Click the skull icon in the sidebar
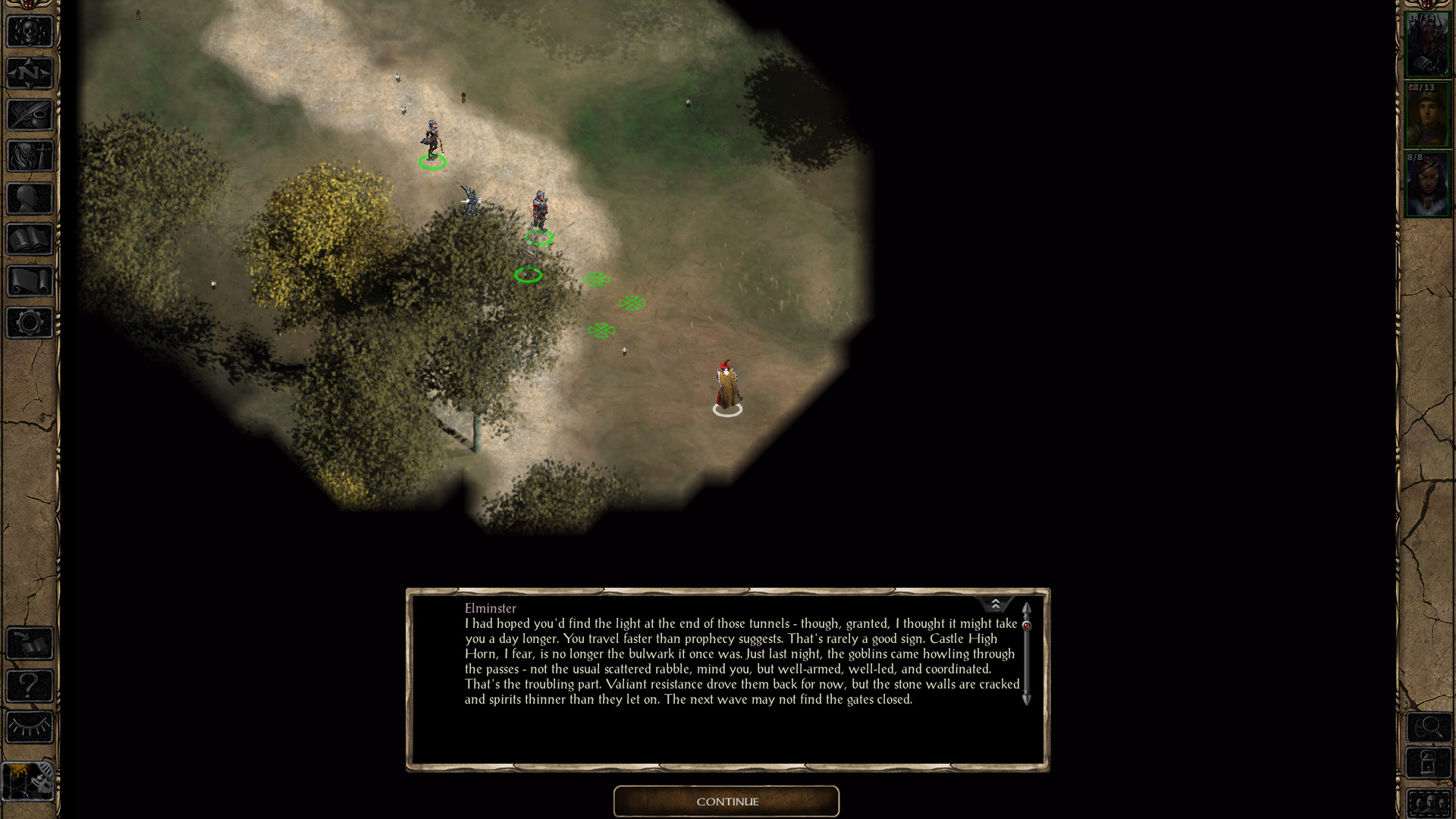Image resolution: width=1456 pixels, height=819 pixels. click(30, 32)
